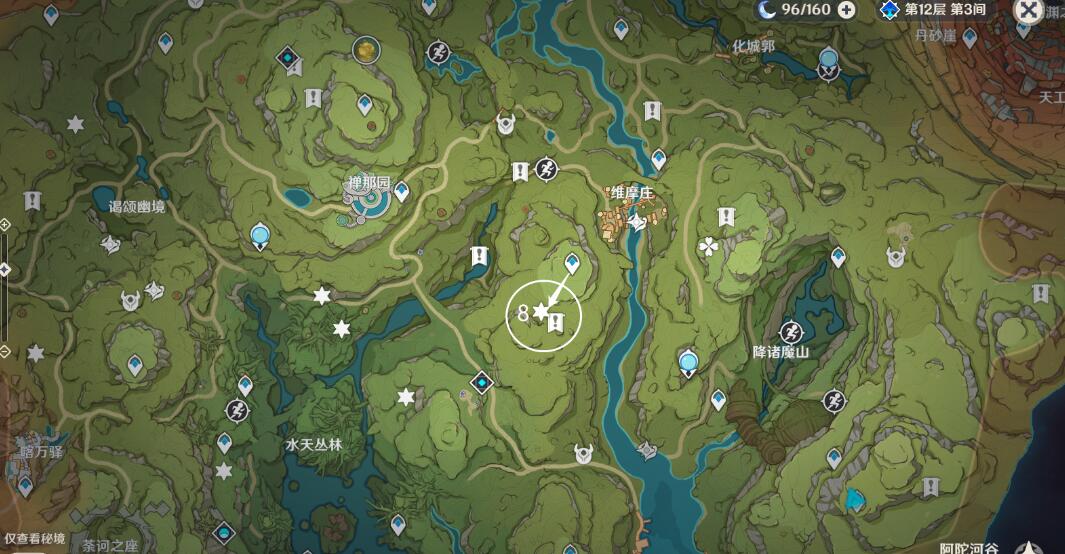
Task: Add Original Resin with the plus button
Action: pyautogui.click(x=846, y=10)
